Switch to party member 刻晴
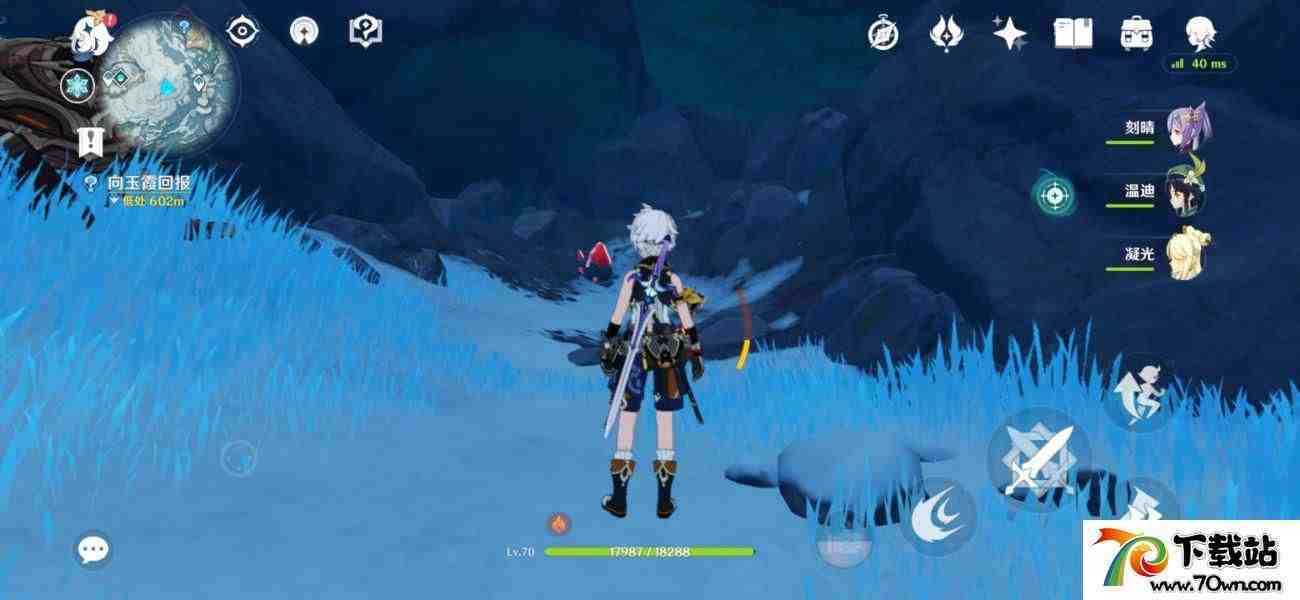Viewport: 1300px width, 600px height. click(x=1185, y=127)
